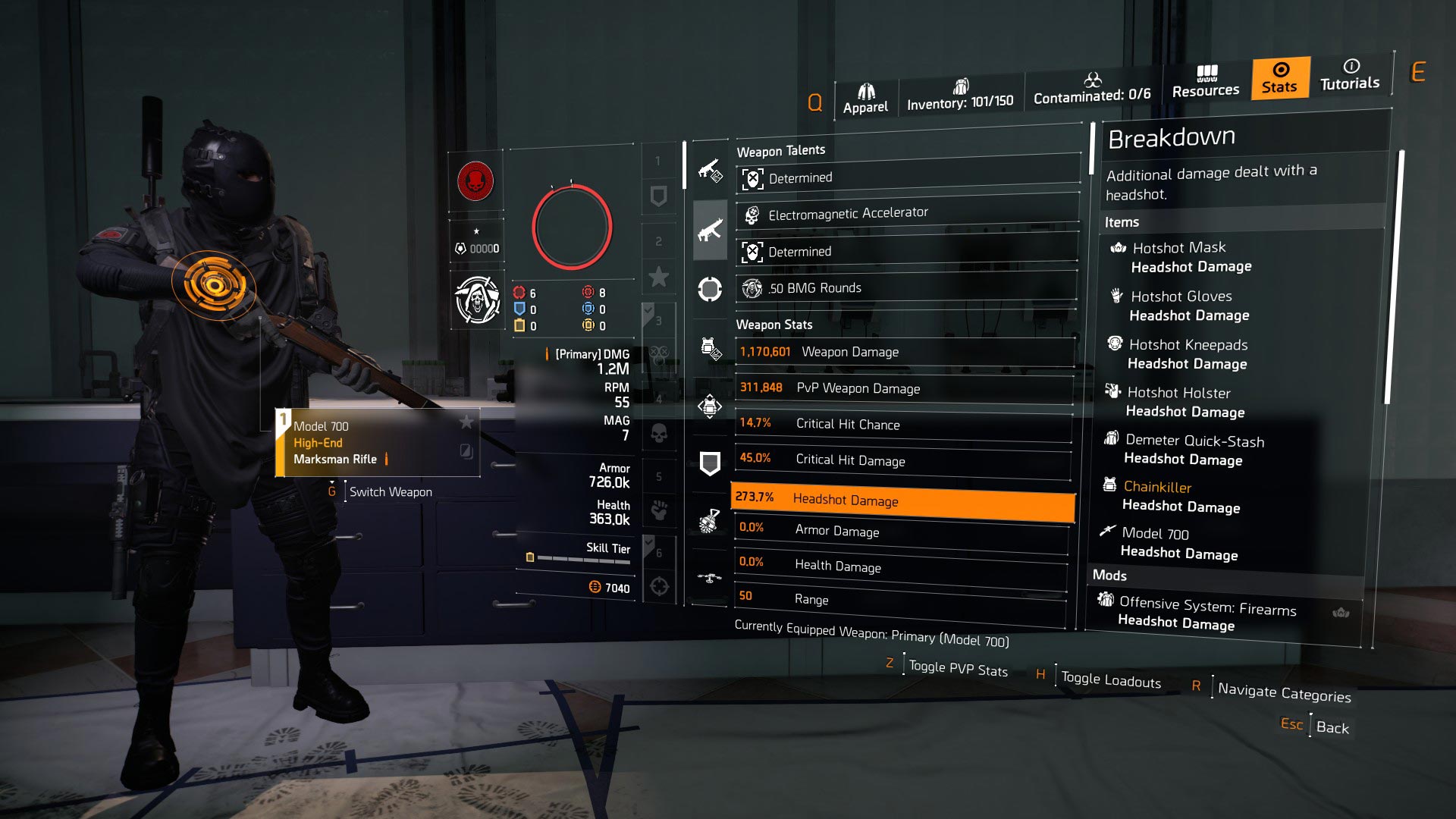Highlight the Headshot Damage stat row
Viewport: 1456px width, 819px height.
tap(902, 500)
